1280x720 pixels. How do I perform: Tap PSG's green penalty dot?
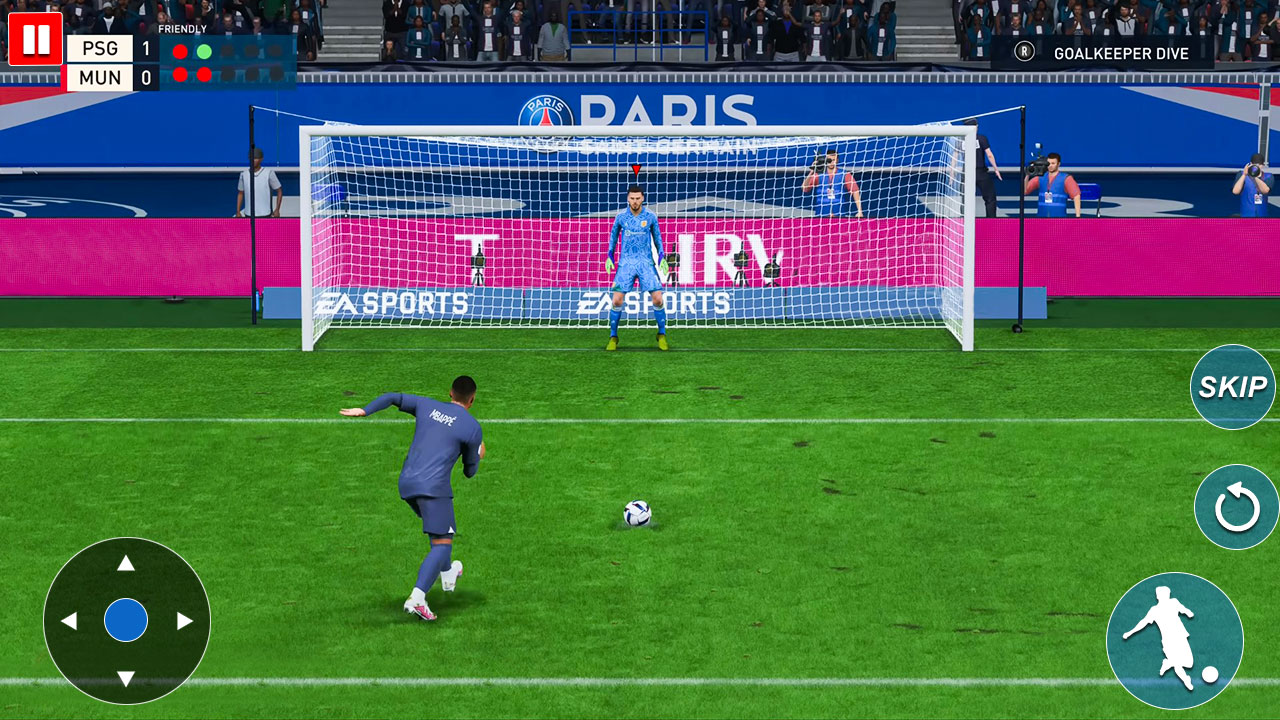(x=204, y=49)
